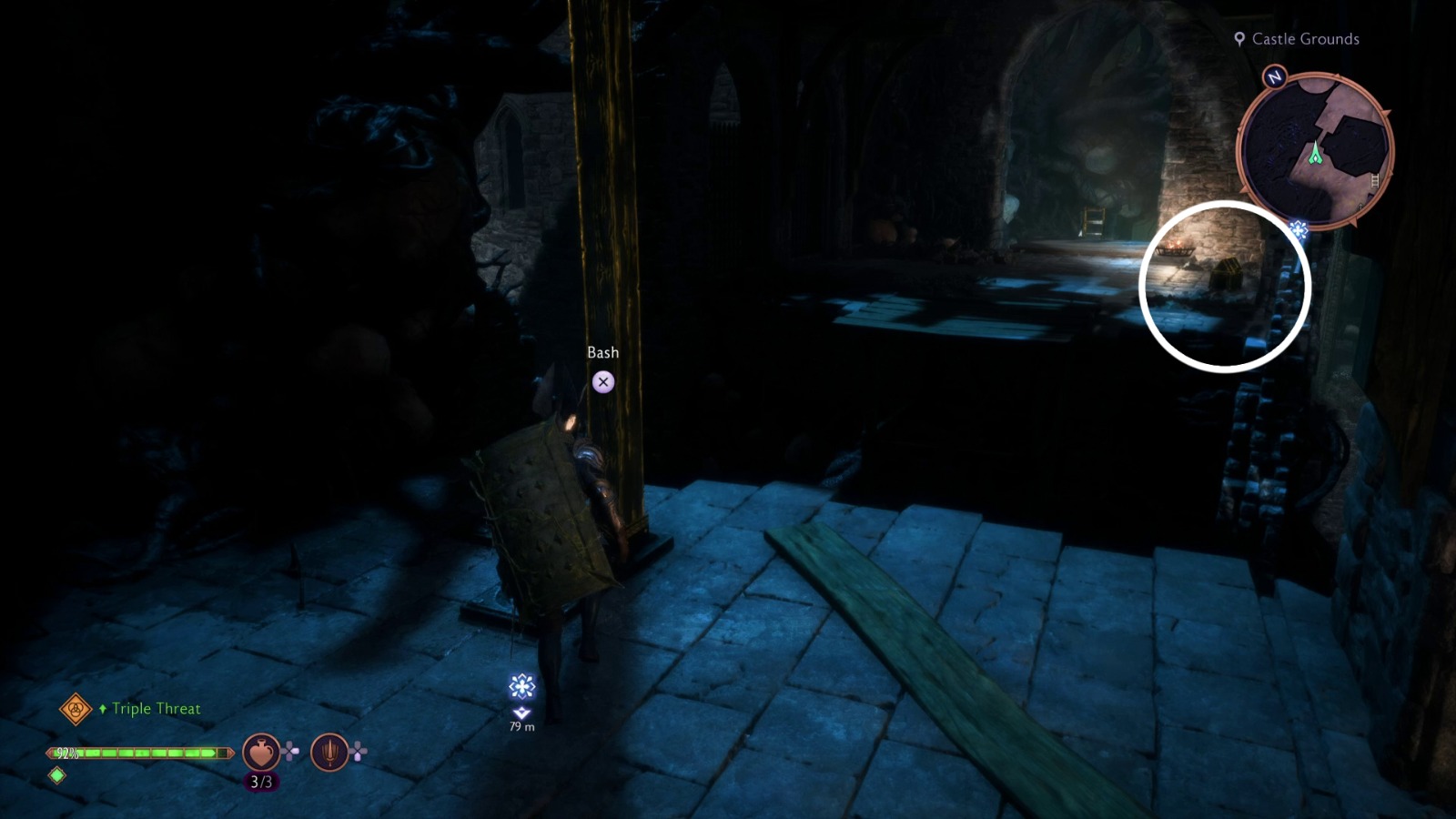Expand the ladder marker on the minimap
The image size is (1456, 819).
(1374, 181)
